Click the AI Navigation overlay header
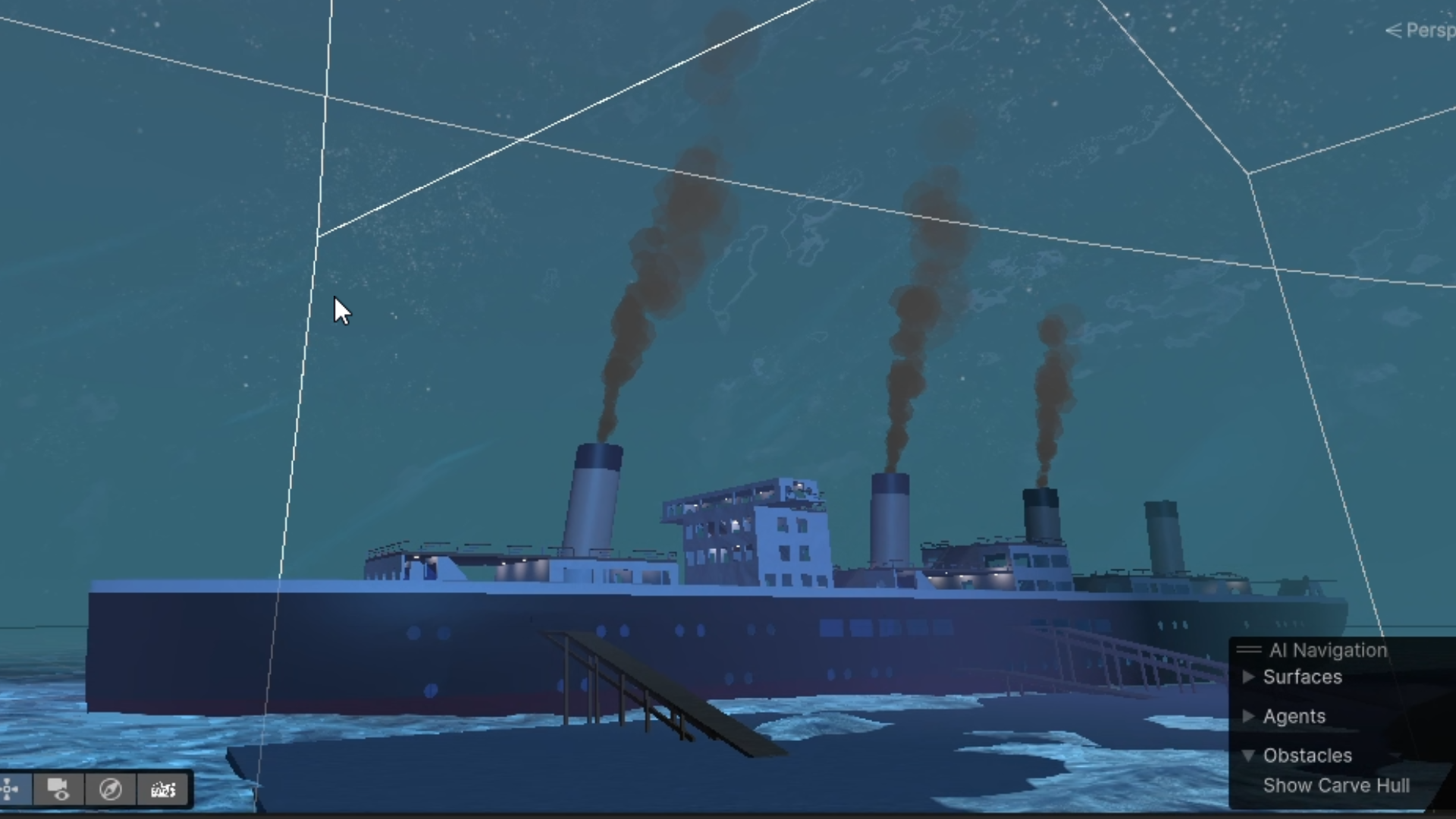This screenshot has width=1456, height=819. pos(1327,650)
